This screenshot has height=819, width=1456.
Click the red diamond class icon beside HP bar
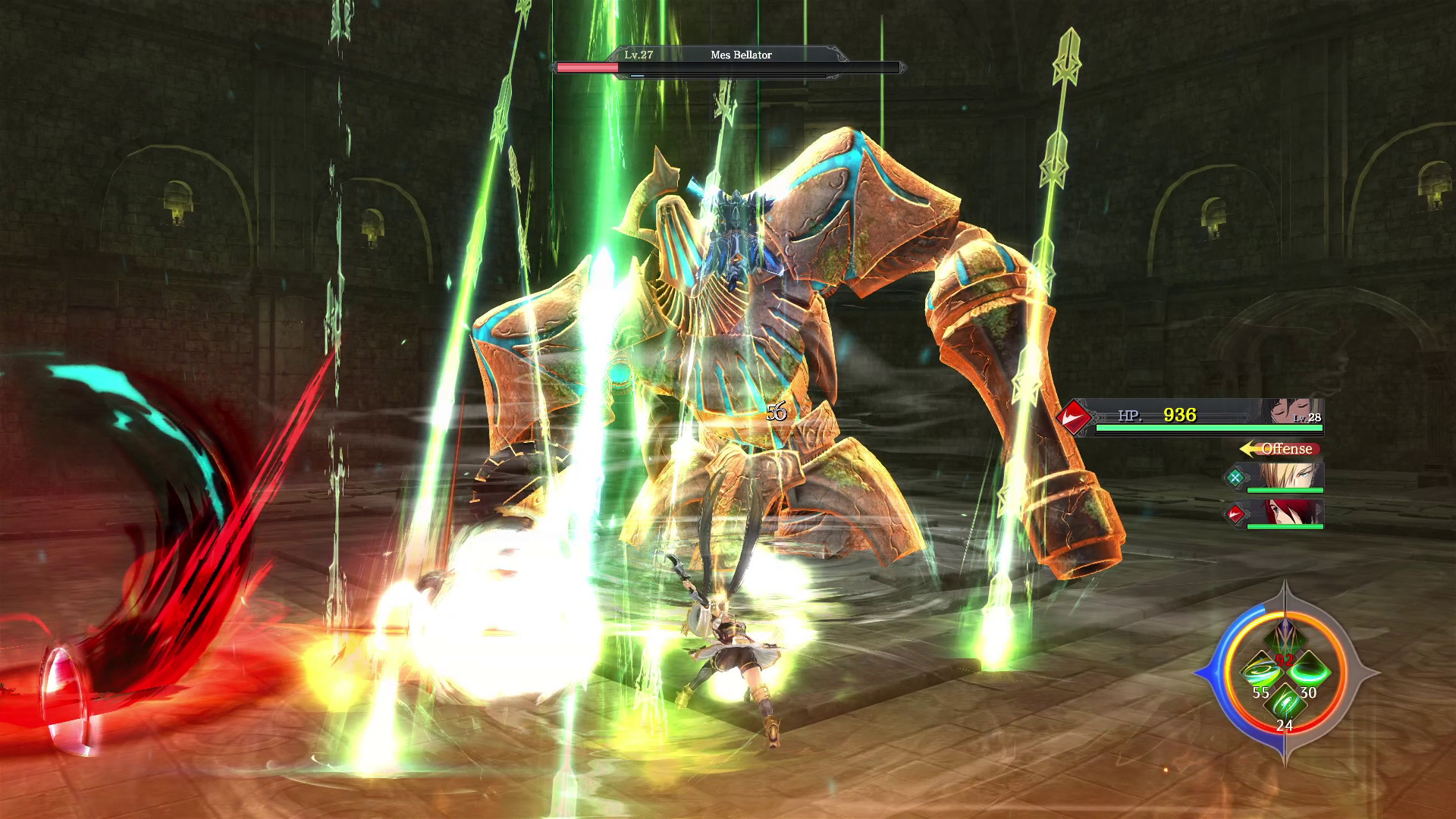[x=1075, y=416]
